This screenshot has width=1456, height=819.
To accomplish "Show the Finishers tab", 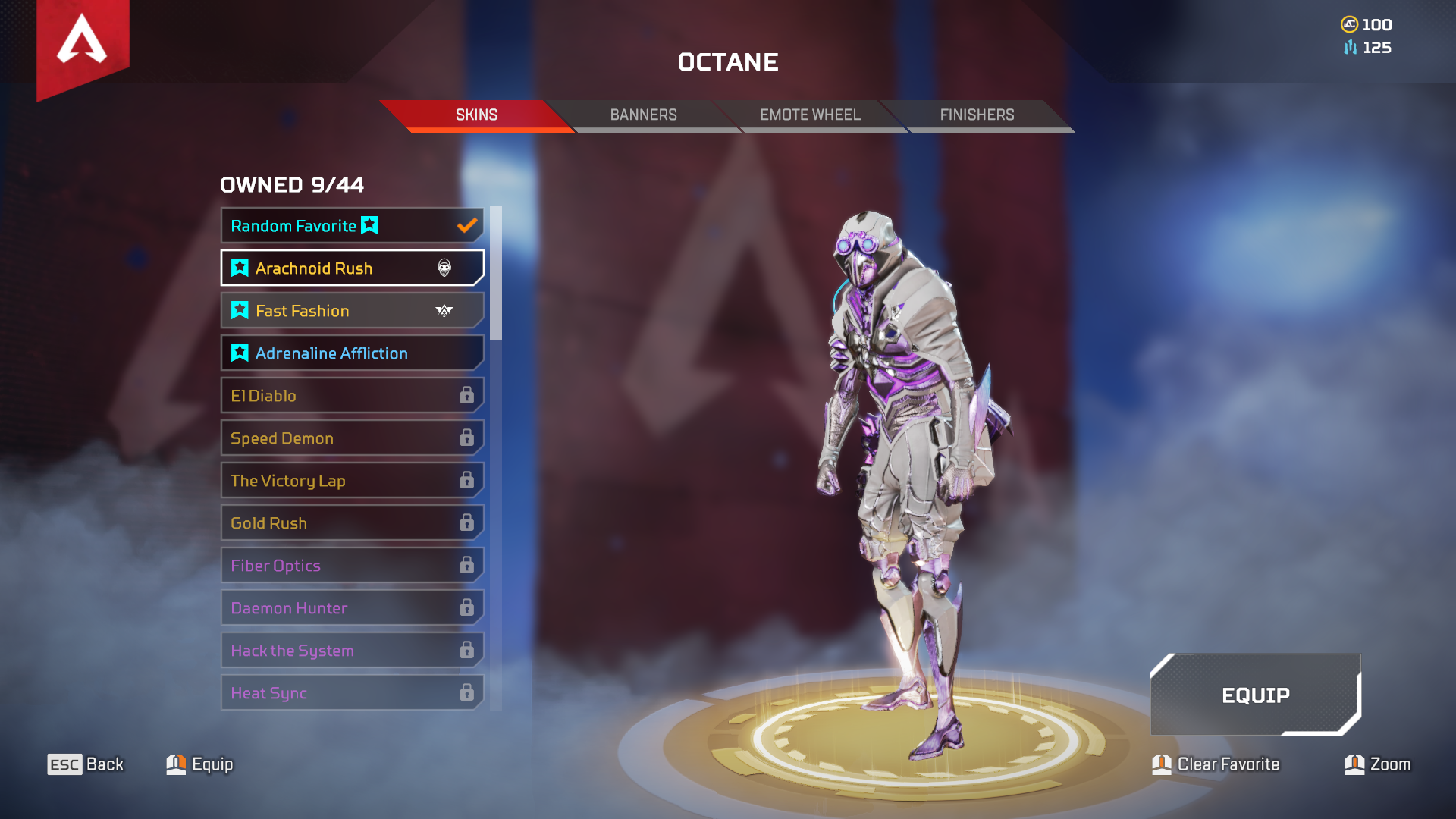I will pos(977,115).
